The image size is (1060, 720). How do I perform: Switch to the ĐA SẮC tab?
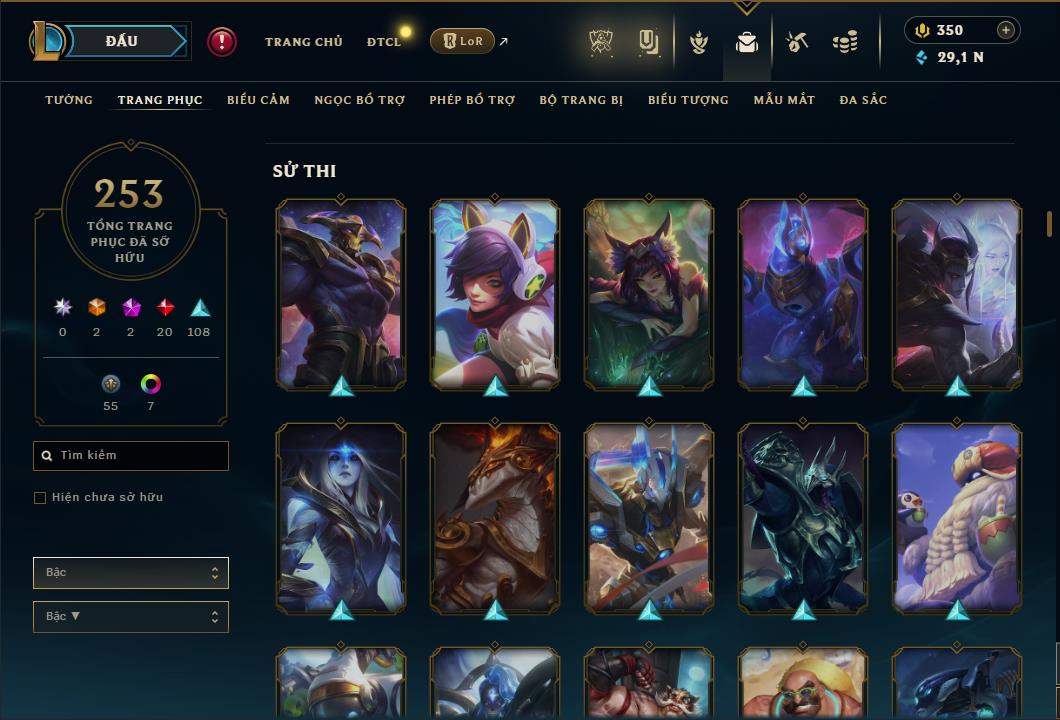click(863, 100)
